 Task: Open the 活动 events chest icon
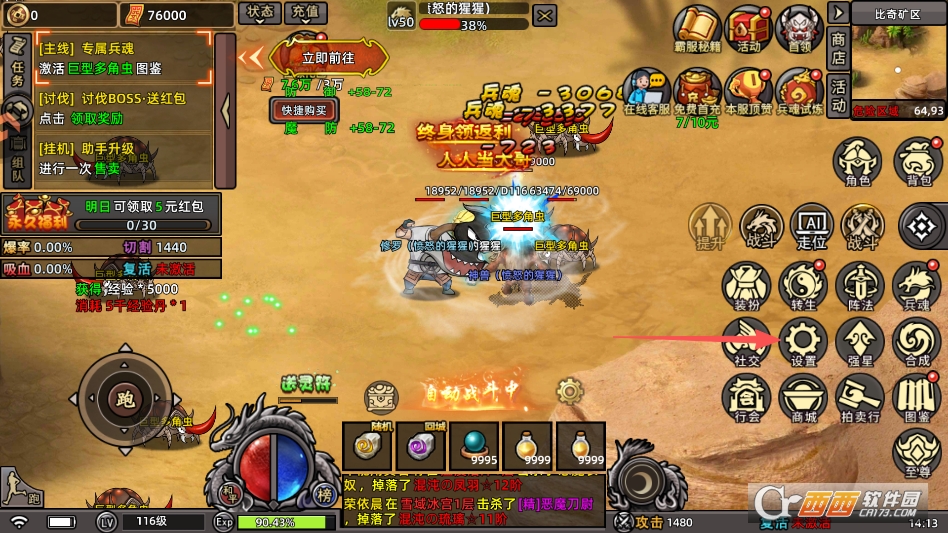[x=747, y=30]
